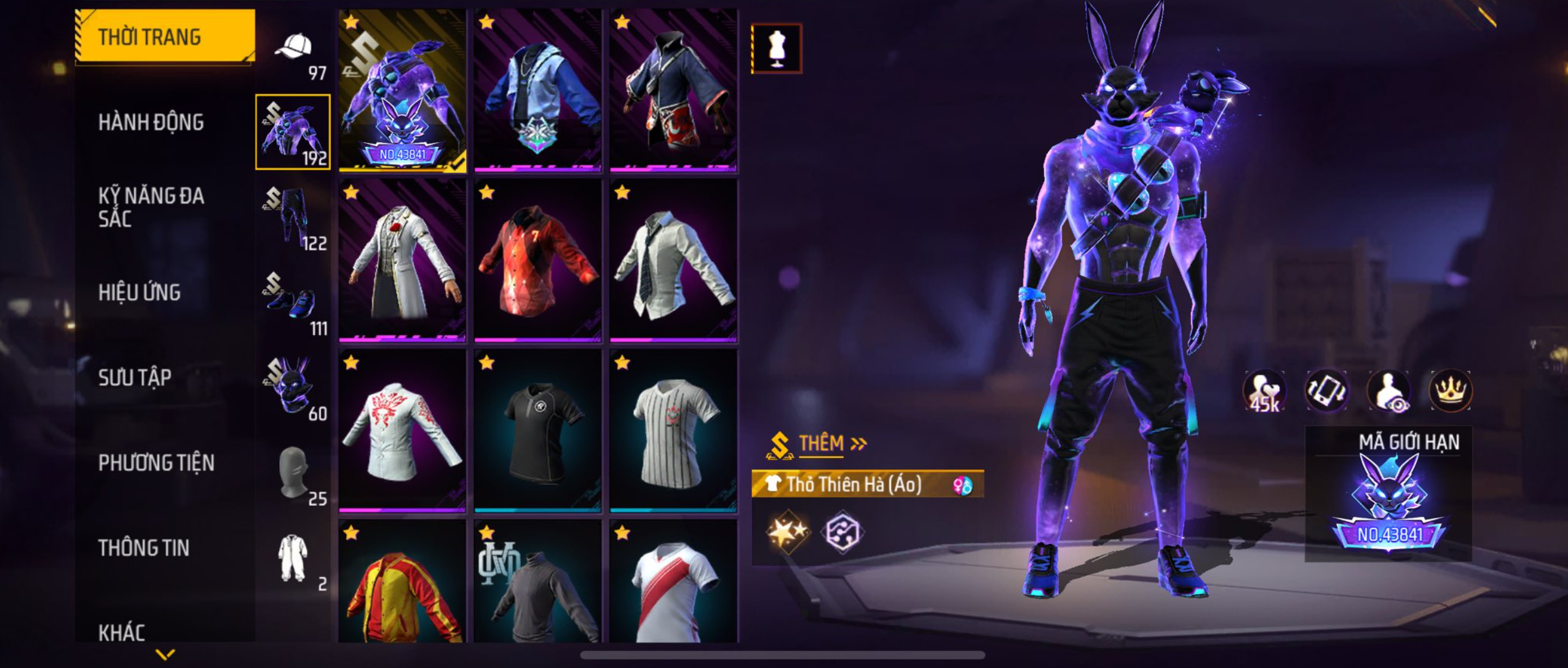Select the balaclava mask category
Image resolution: width=1568 pixels, height=668 pixels.
click(x=293, y=473)
